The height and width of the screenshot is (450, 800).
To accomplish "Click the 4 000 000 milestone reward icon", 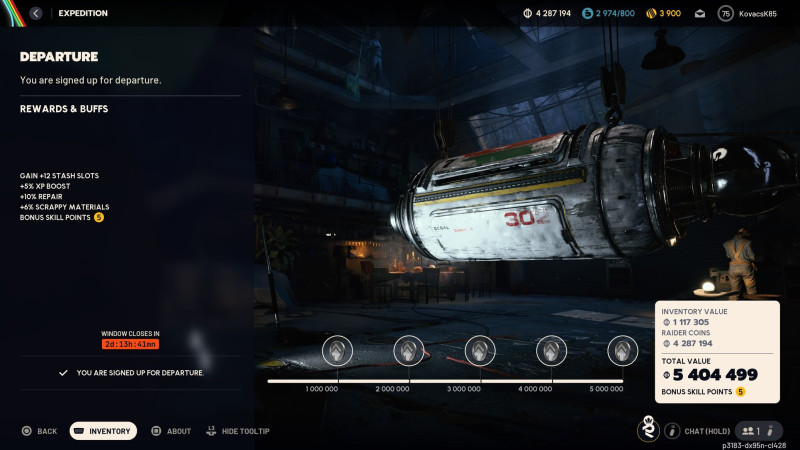I will tap(552, 350).
